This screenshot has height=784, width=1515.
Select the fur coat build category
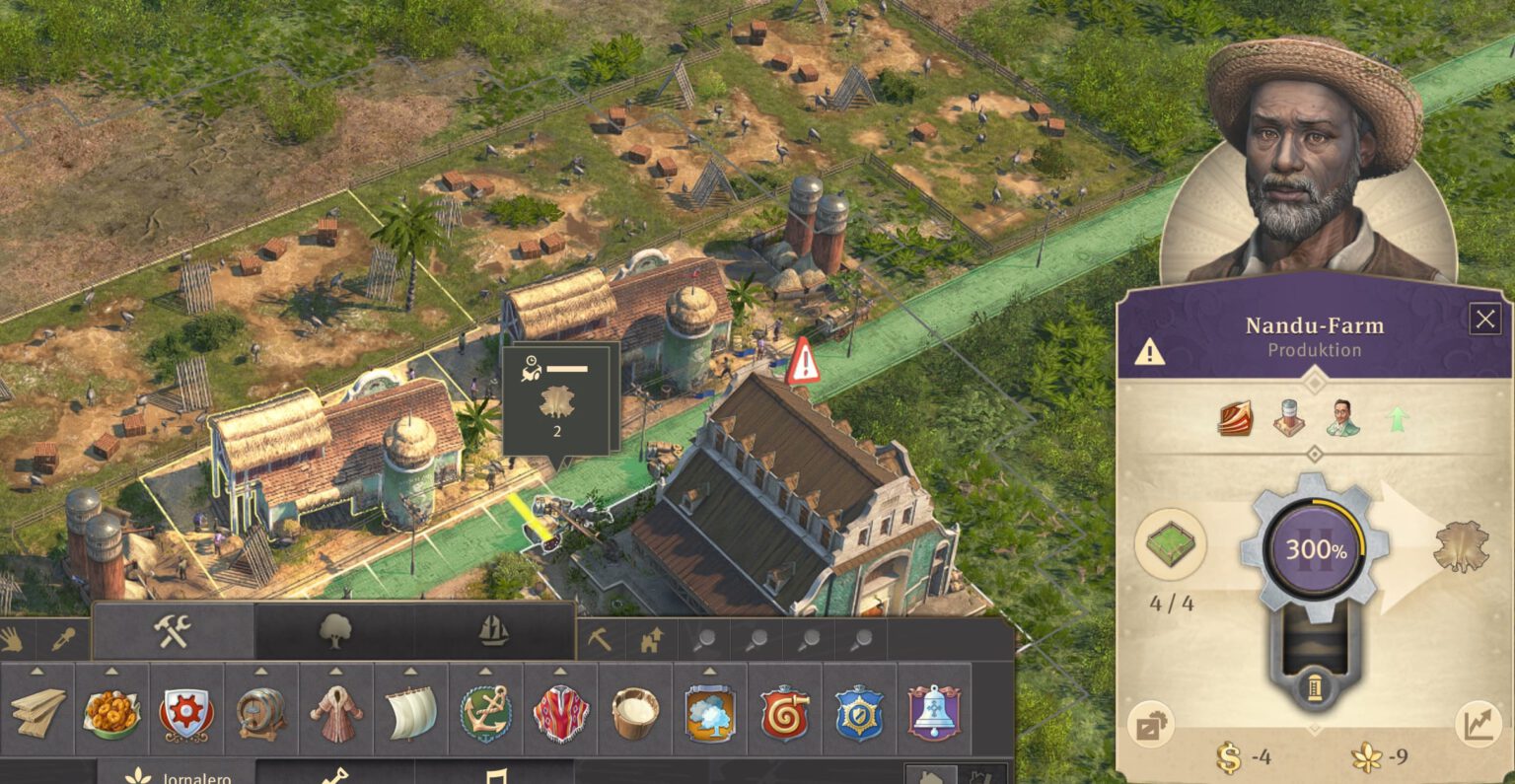click(336, 712)
